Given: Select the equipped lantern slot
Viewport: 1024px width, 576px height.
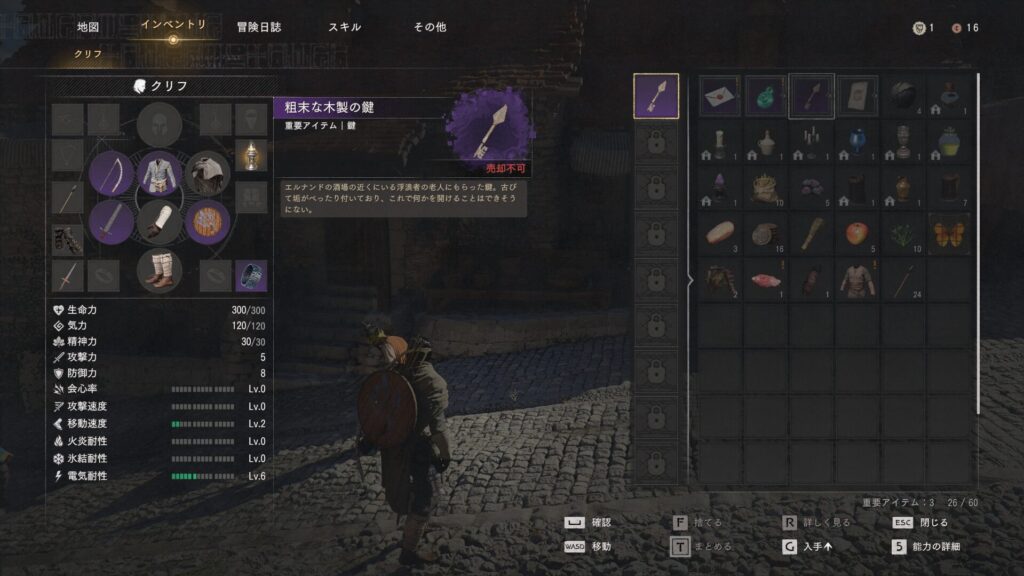Looking at the screenshot, I should (250, 155).
